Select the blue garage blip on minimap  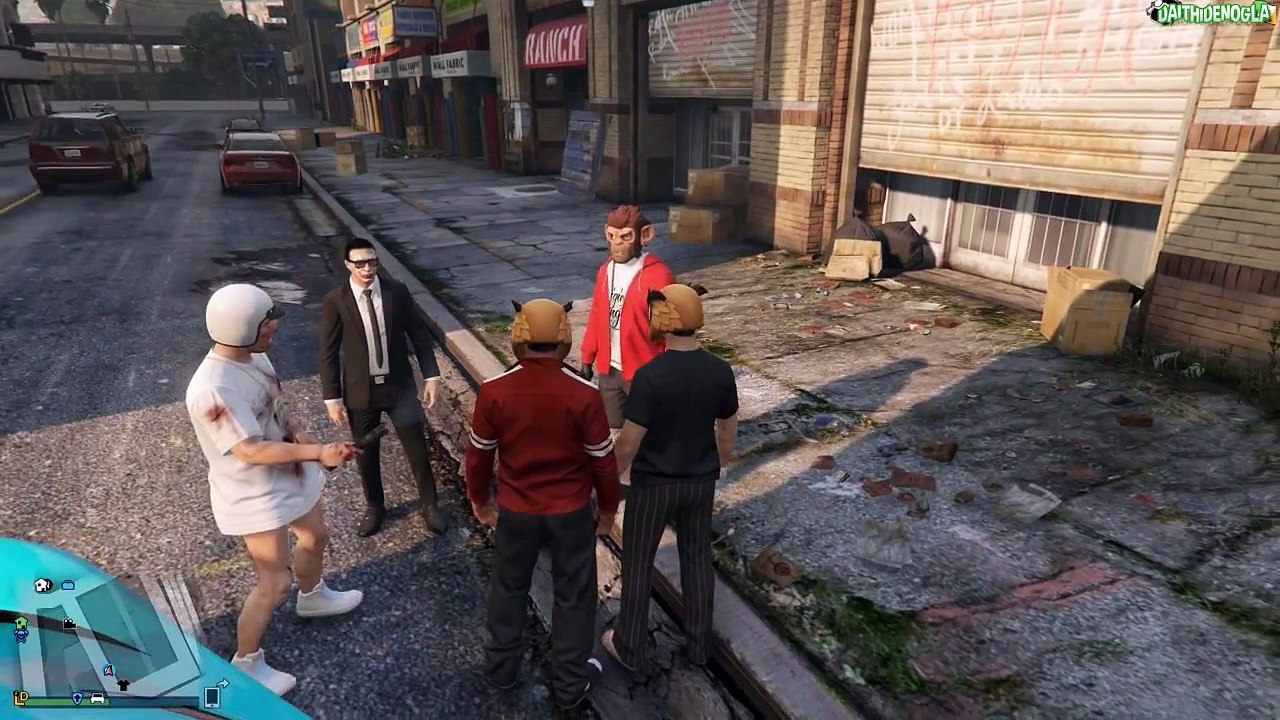[68, 584]
